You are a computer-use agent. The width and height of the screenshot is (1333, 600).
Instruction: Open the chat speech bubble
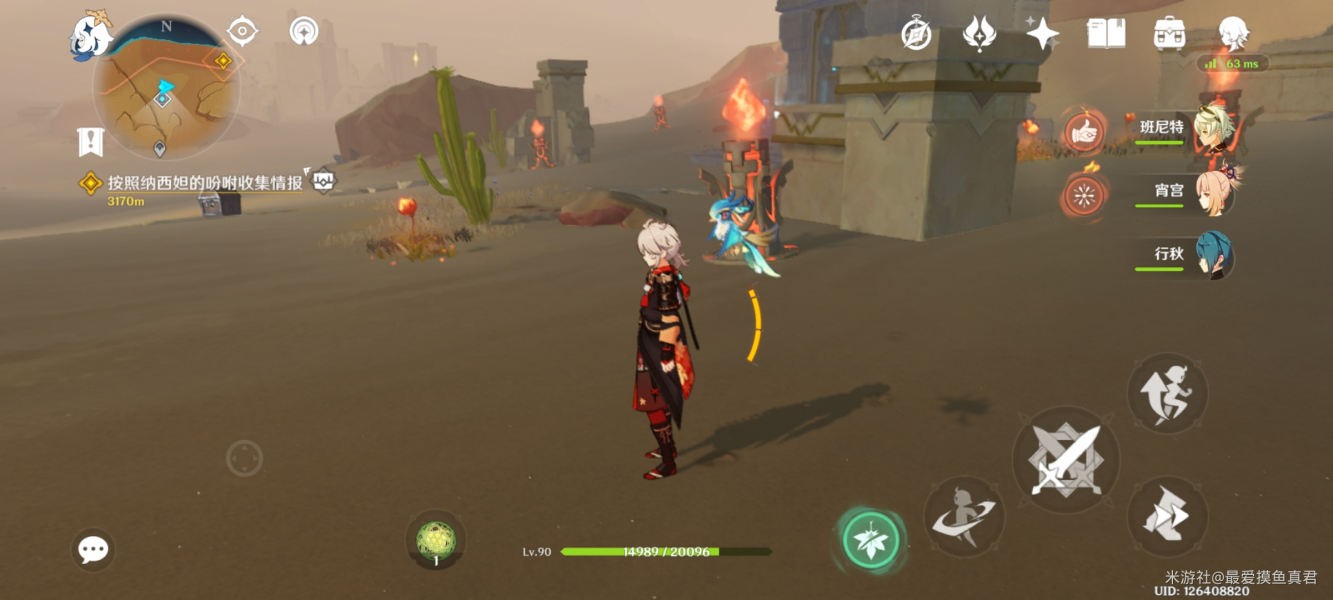point(93,549)
